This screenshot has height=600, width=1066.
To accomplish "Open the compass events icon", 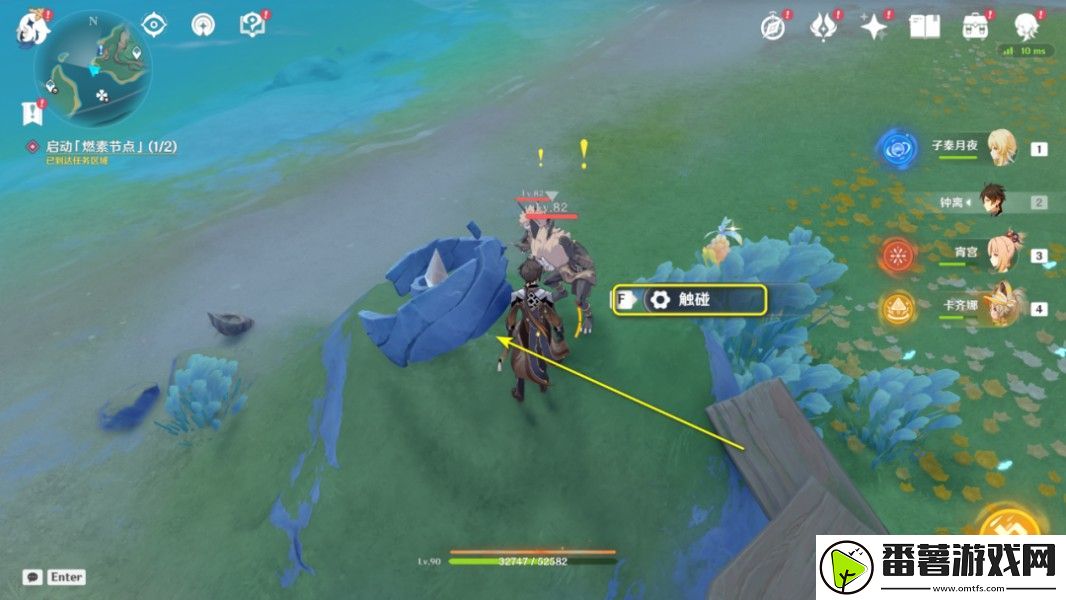I will (x=773, y=27).
